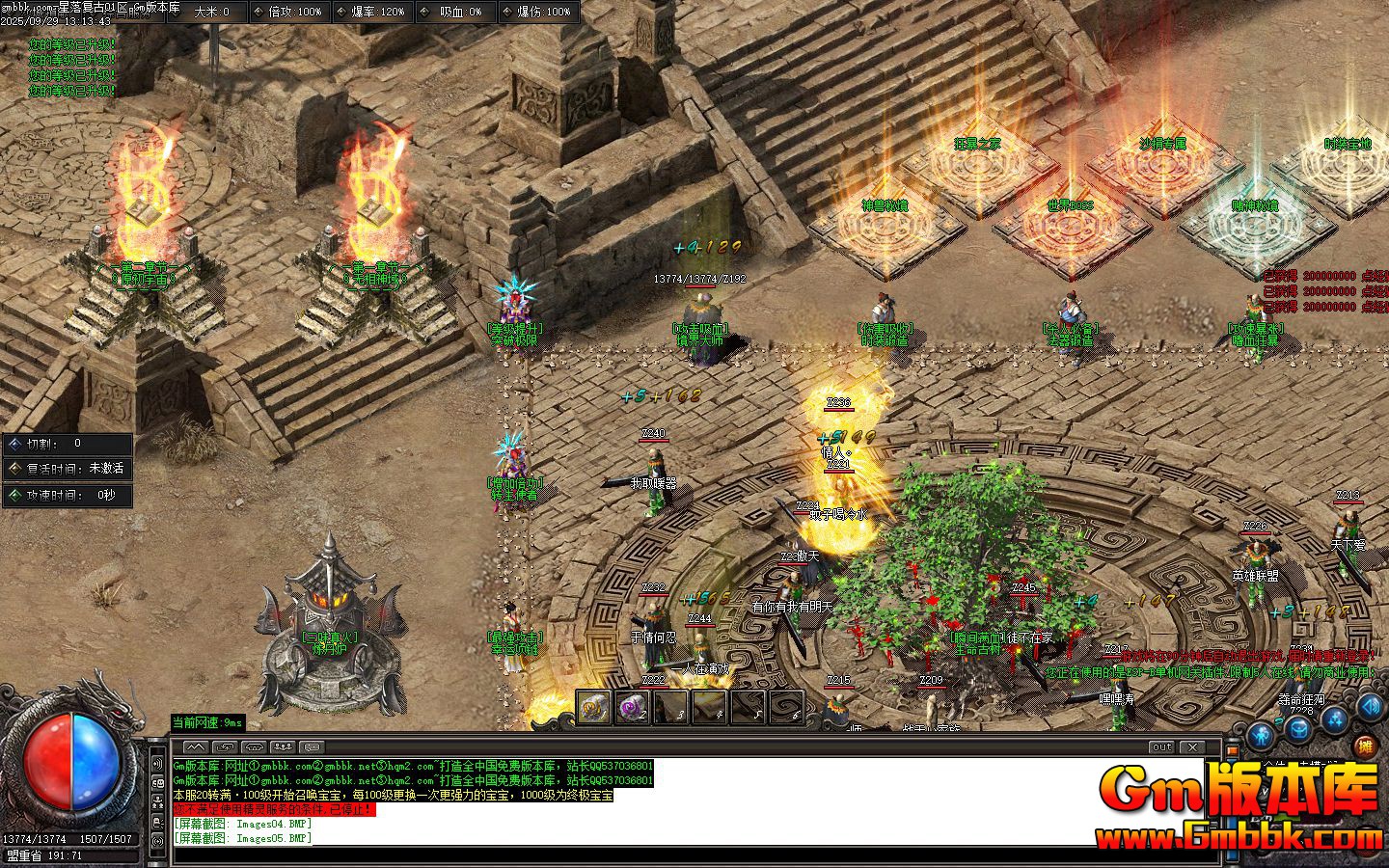Click the chat window's "out" button
1389x868 pixels.
[1161, 746]
